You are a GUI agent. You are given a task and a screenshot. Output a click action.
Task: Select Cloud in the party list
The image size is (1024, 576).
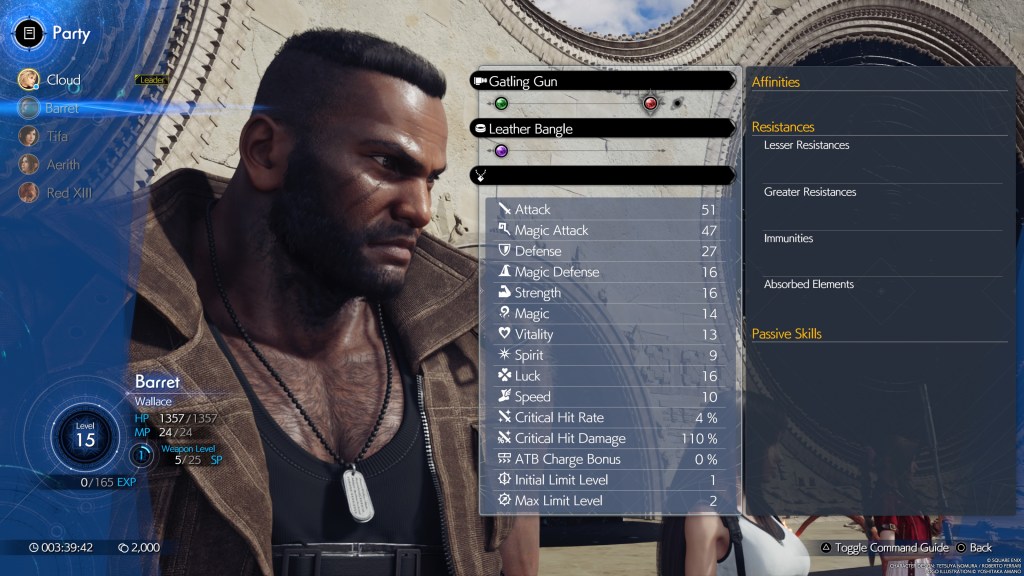(x=62, y=80)
